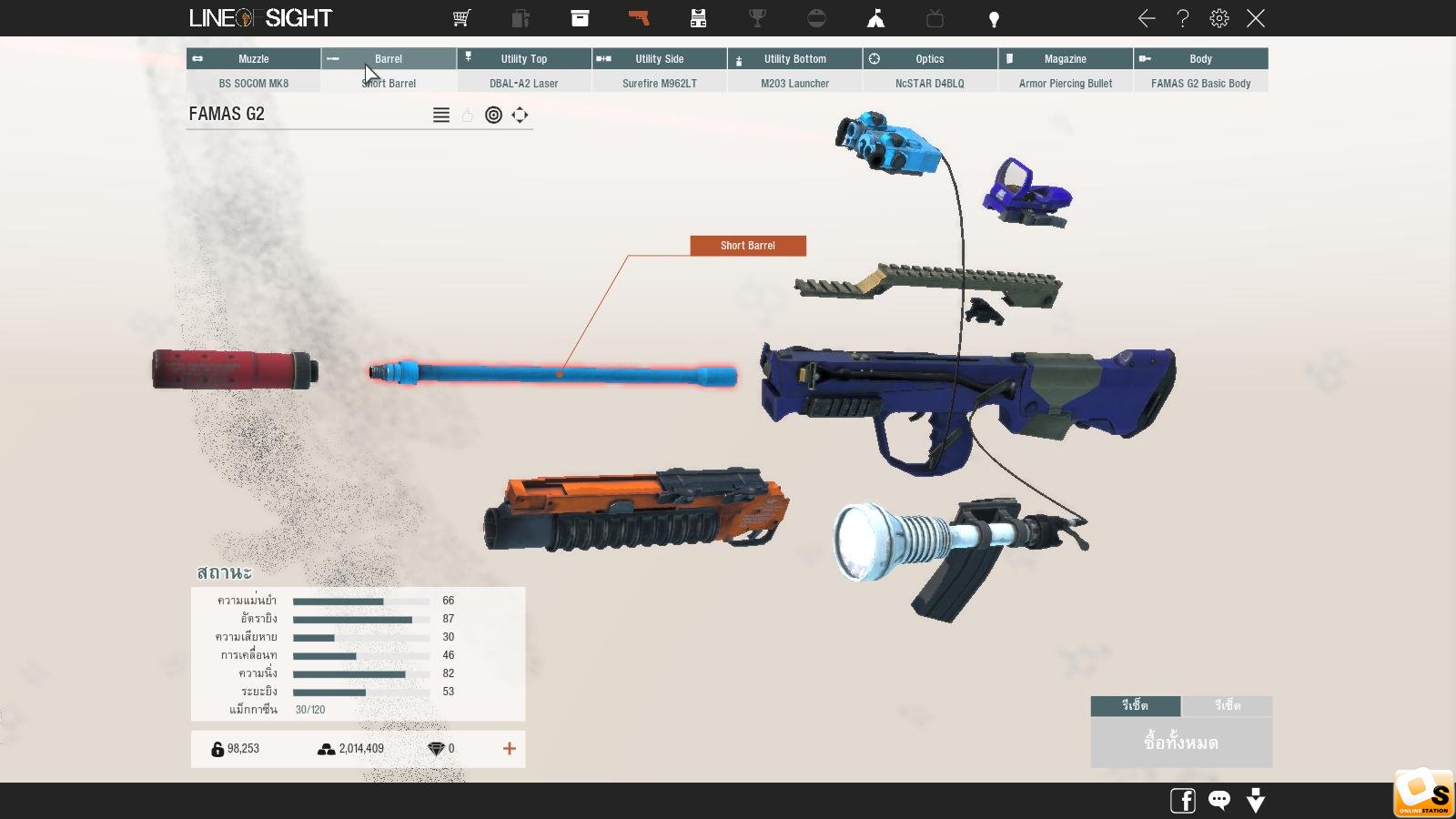This screenshot has height=819, width=1456.
Task: Select the Muzzle attachment tab
Action: (x=253, y=59)
